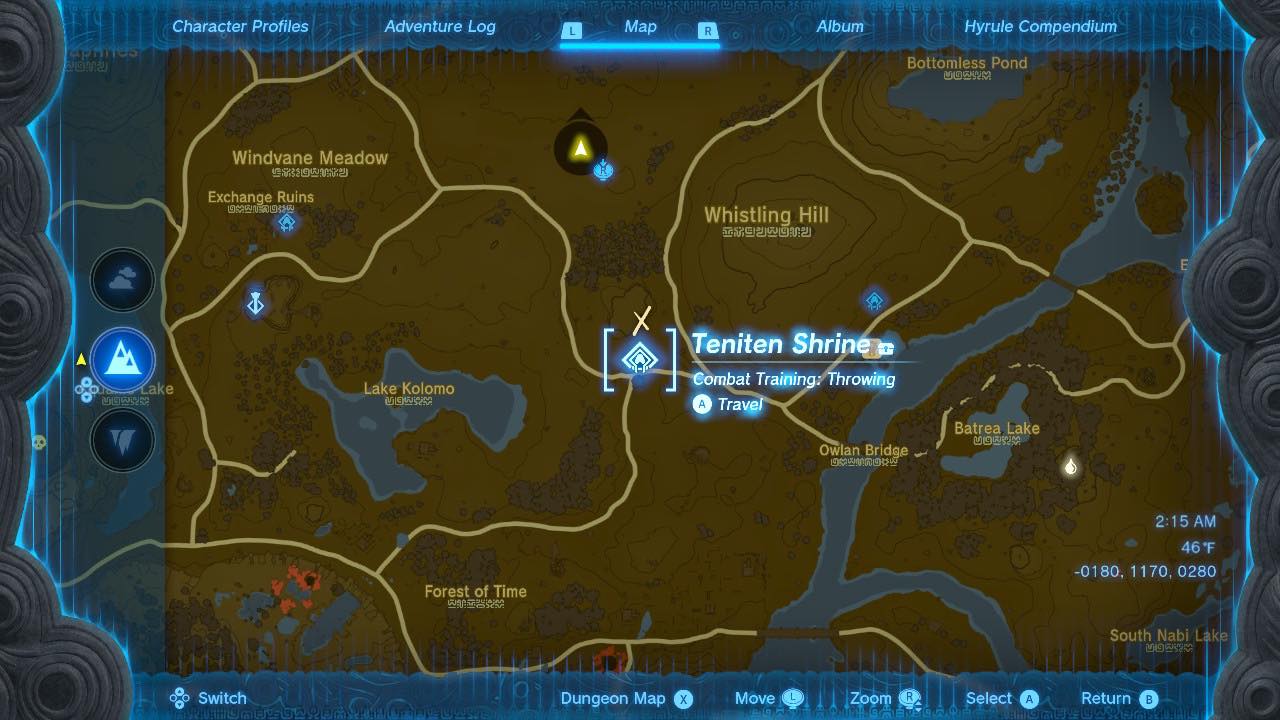Switch to the Depths map layer

(x=122, y=440)
